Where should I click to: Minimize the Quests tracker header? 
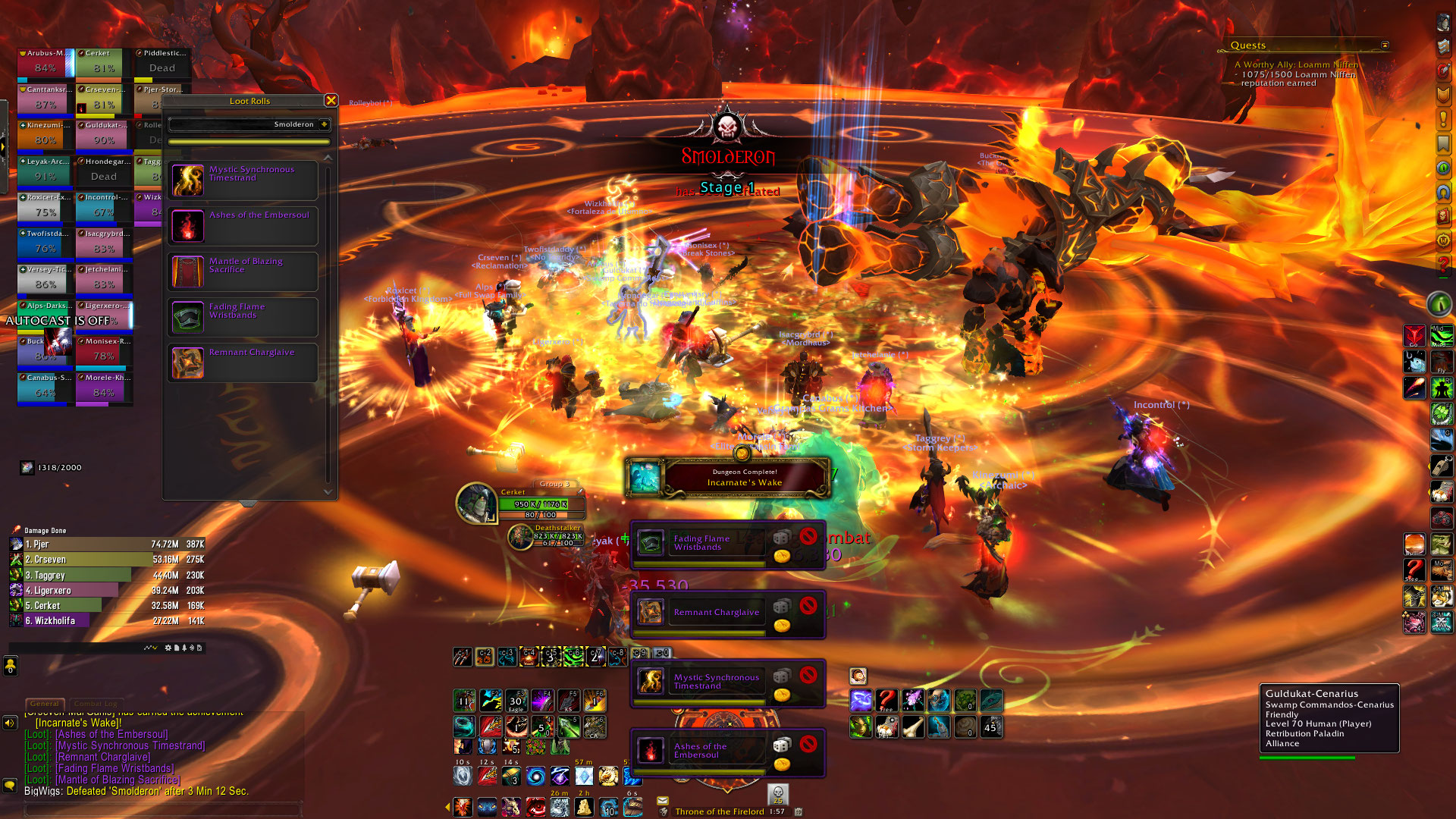[1385, 45]
